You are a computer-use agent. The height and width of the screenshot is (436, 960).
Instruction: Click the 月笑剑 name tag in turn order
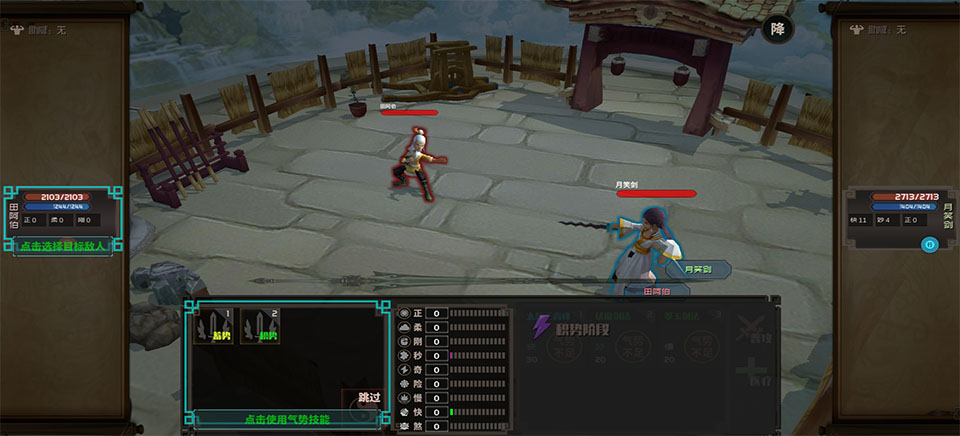click(696, 269)
